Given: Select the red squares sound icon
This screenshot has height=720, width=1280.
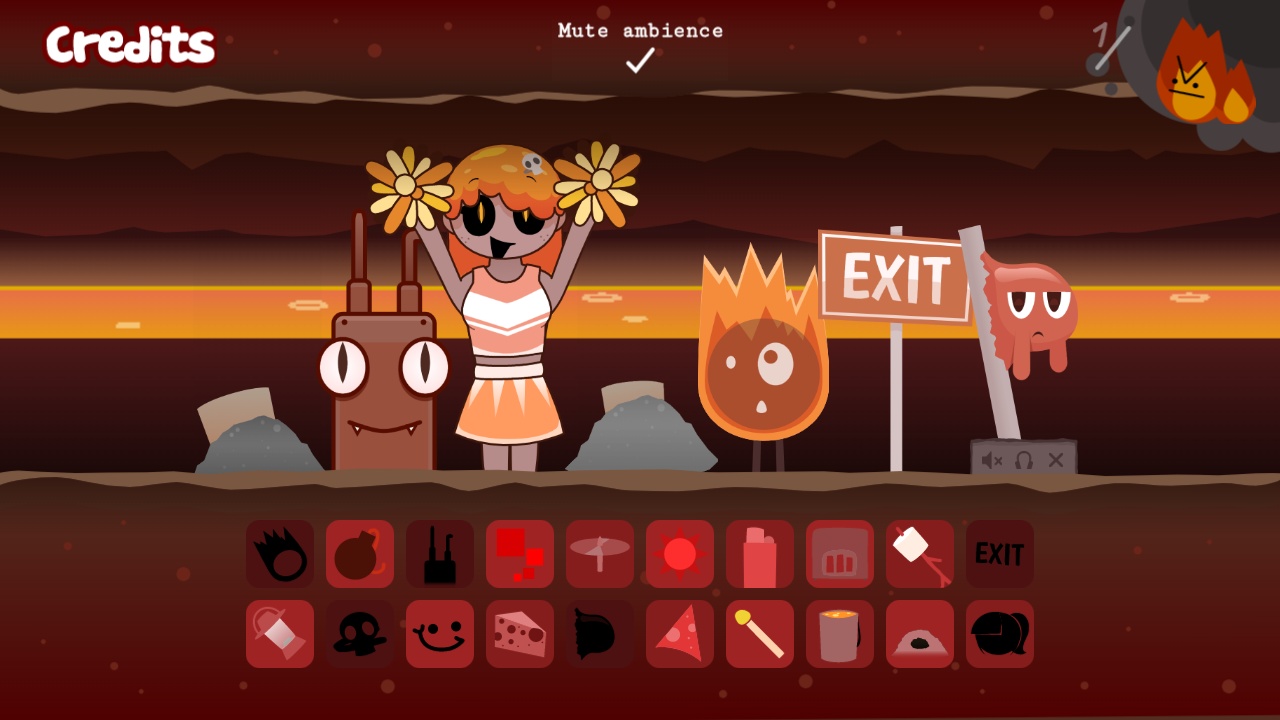Looking at the screenshot, I should [520, 554].
